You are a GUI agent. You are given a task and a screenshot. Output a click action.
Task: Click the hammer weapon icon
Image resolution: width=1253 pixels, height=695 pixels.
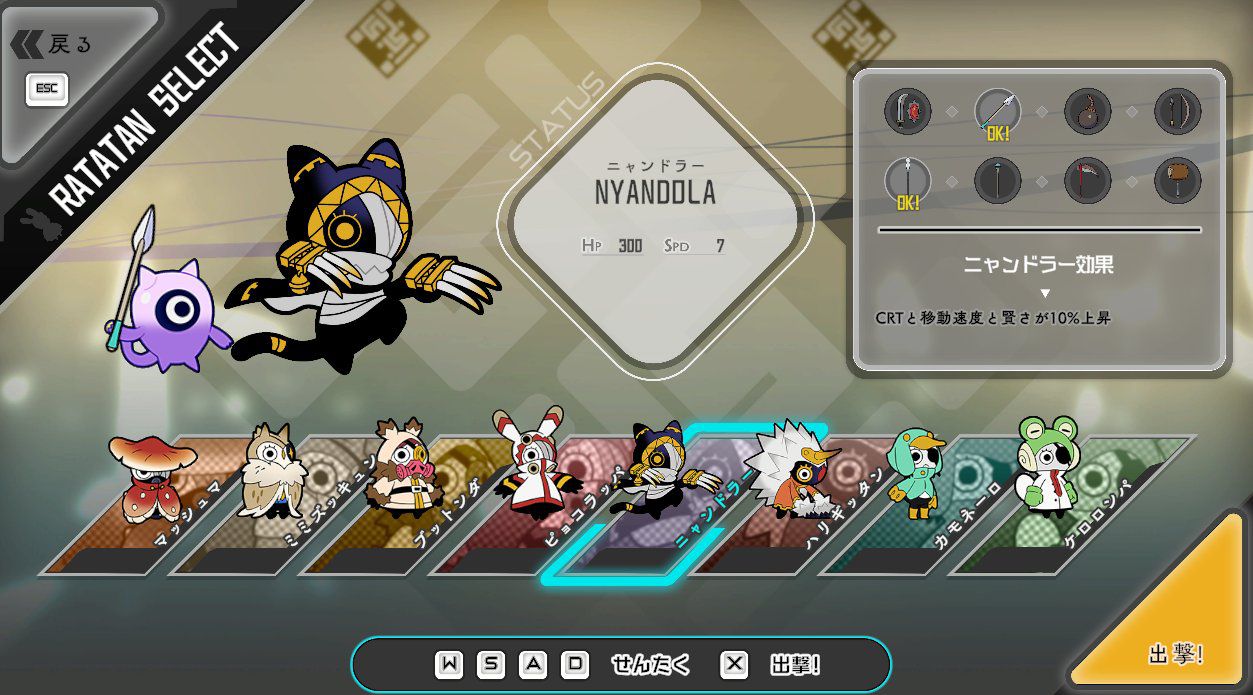(1177, 181)
